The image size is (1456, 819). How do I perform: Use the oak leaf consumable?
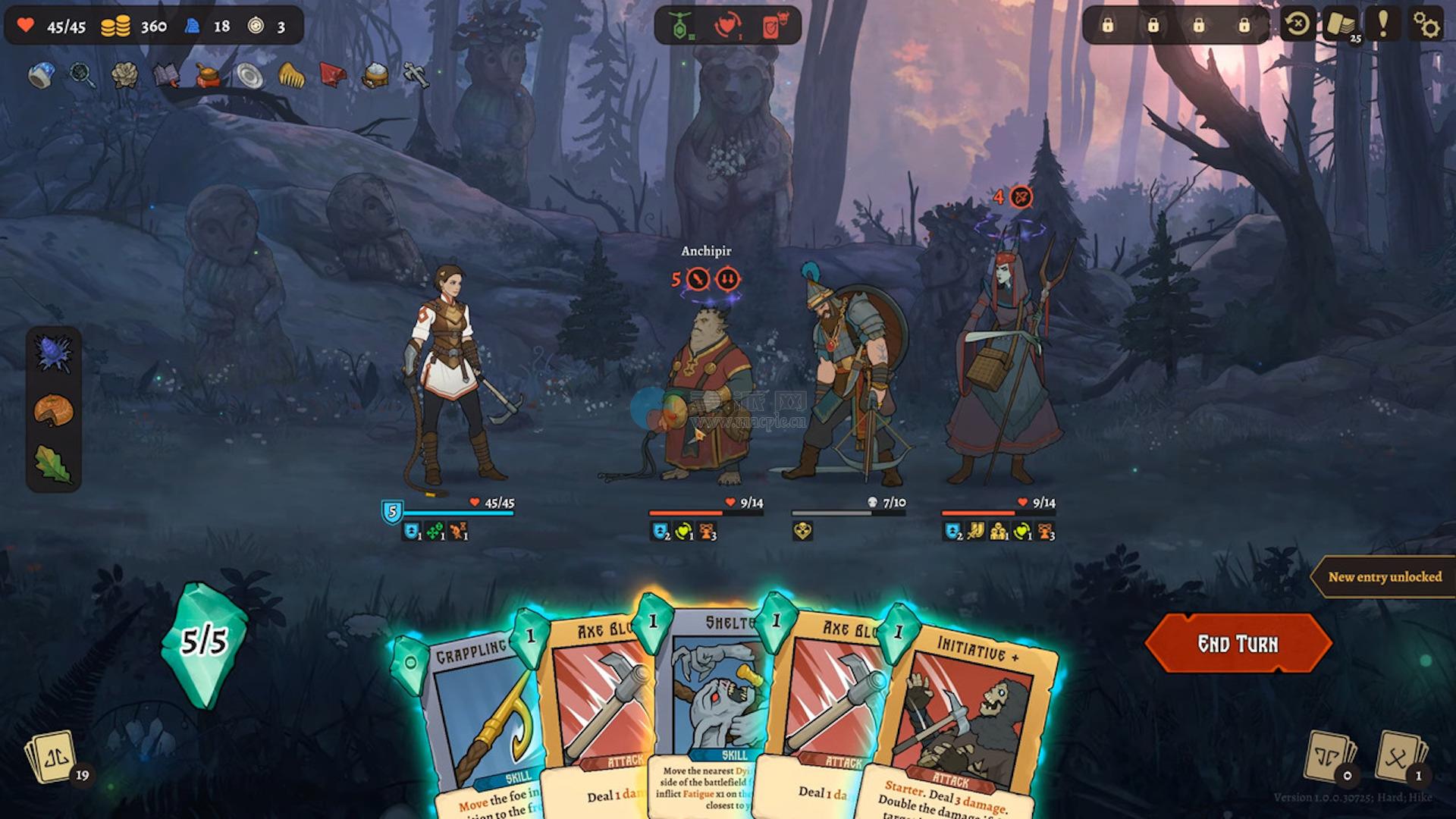coord(53,463)
